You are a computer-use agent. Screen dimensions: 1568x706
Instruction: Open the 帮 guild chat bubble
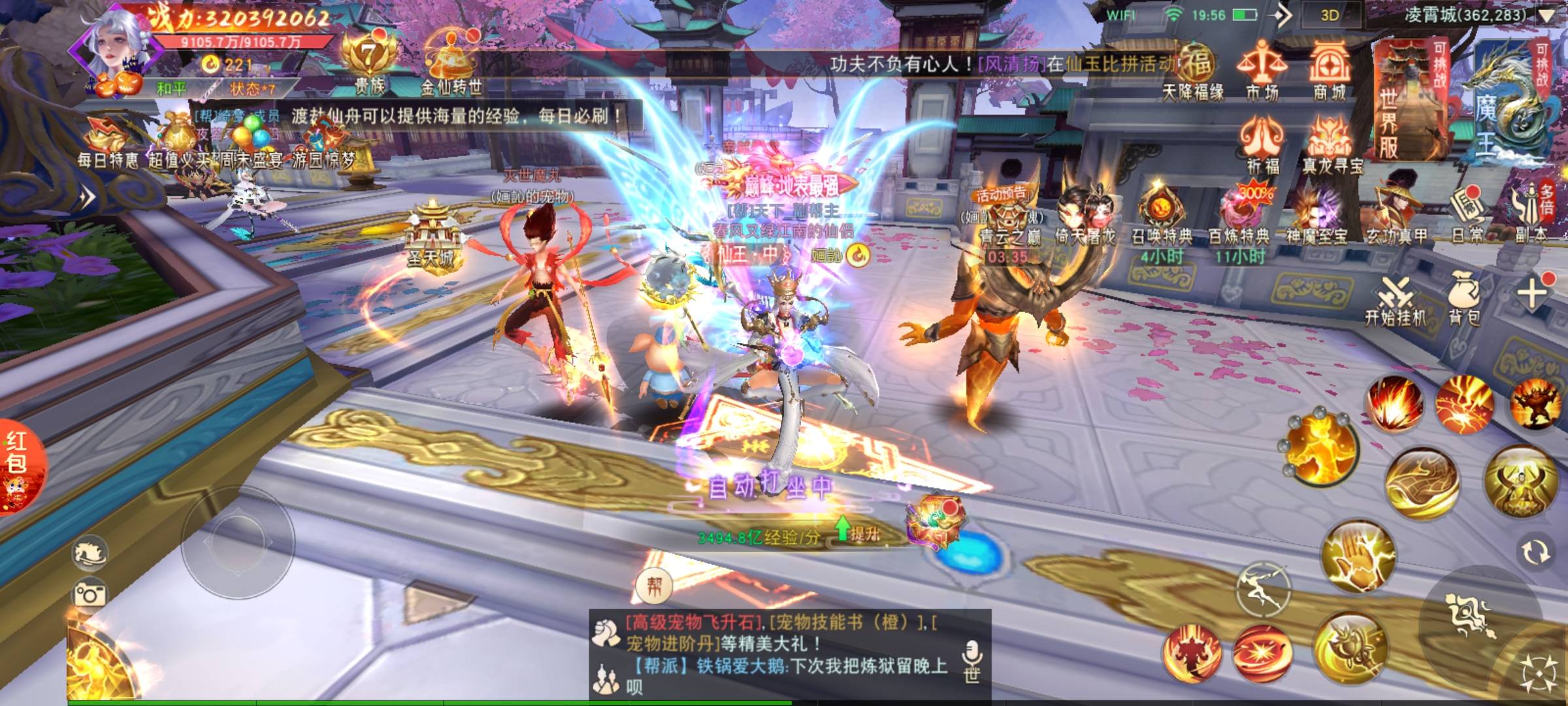tap(654, 586)
